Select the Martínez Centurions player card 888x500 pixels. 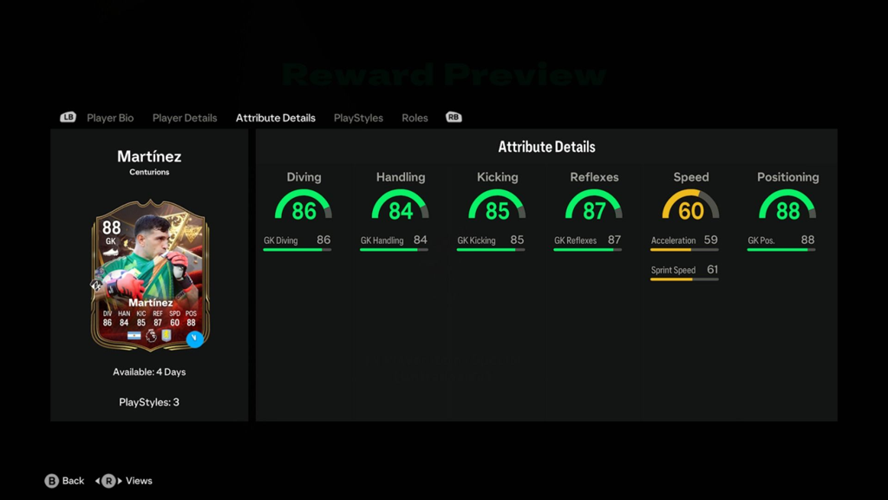click(149, 277)
